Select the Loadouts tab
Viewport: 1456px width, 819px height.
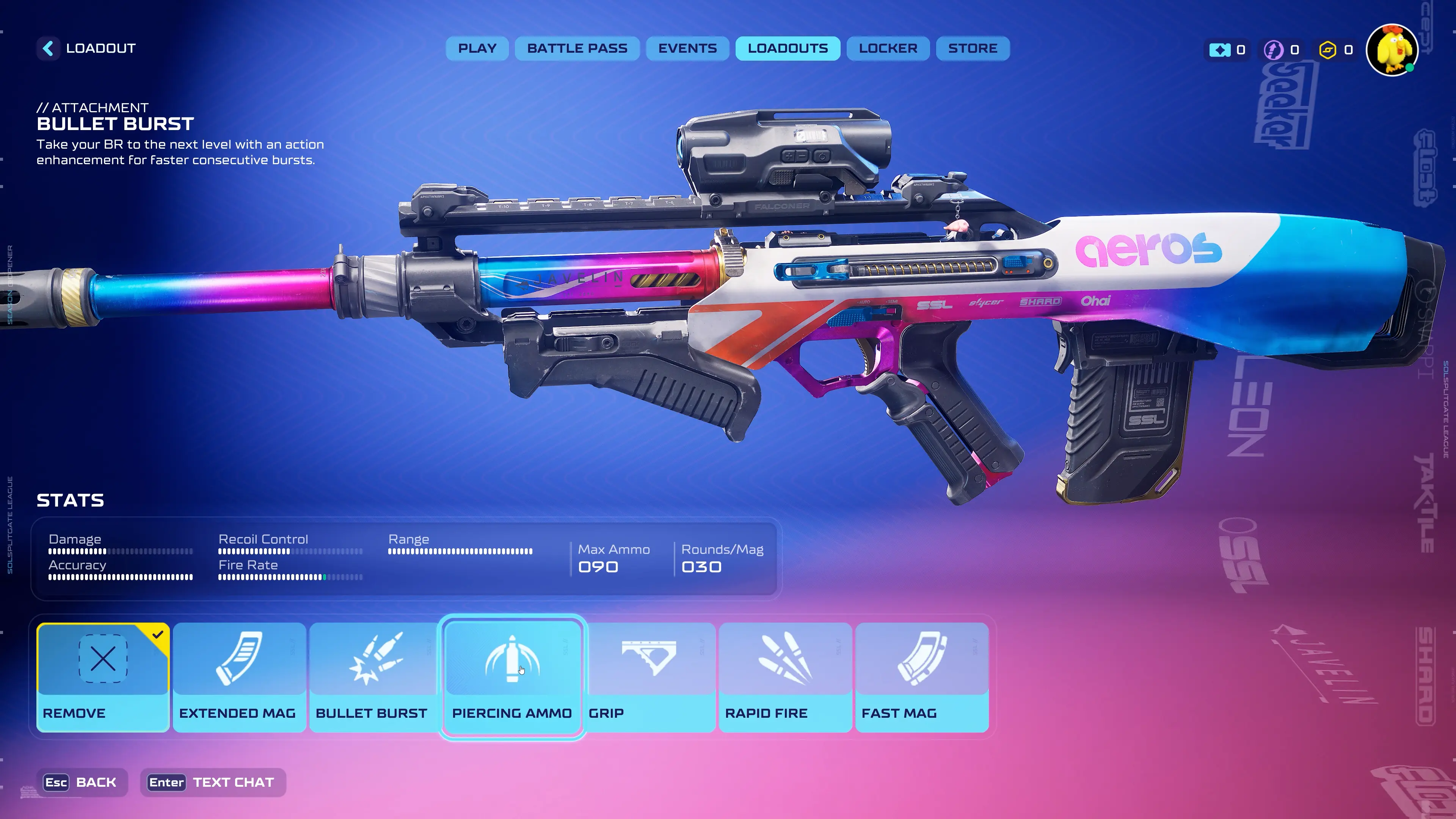pos(788,49)
